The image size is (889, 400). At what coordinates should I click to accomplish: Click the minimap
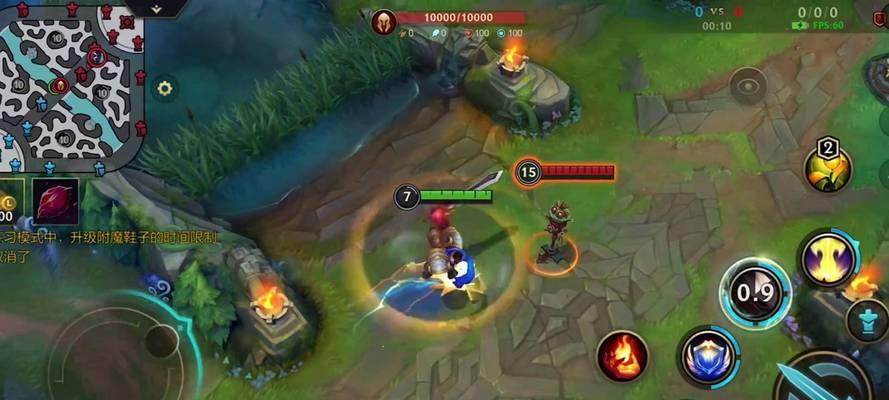(x=70, y=85)
